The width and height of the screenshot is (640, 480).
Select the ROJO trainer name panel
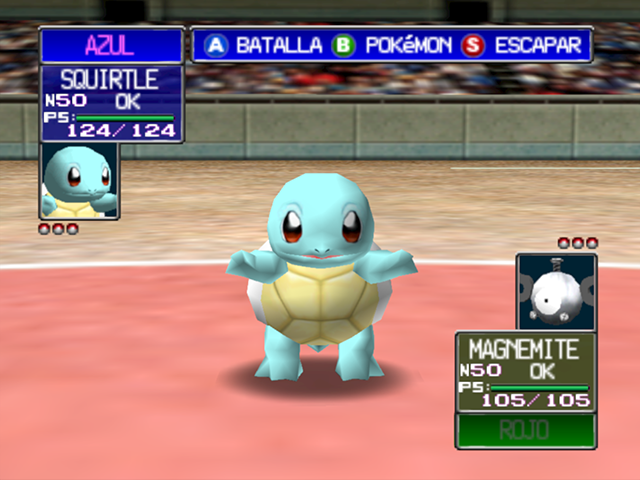(x=525, y=431)
